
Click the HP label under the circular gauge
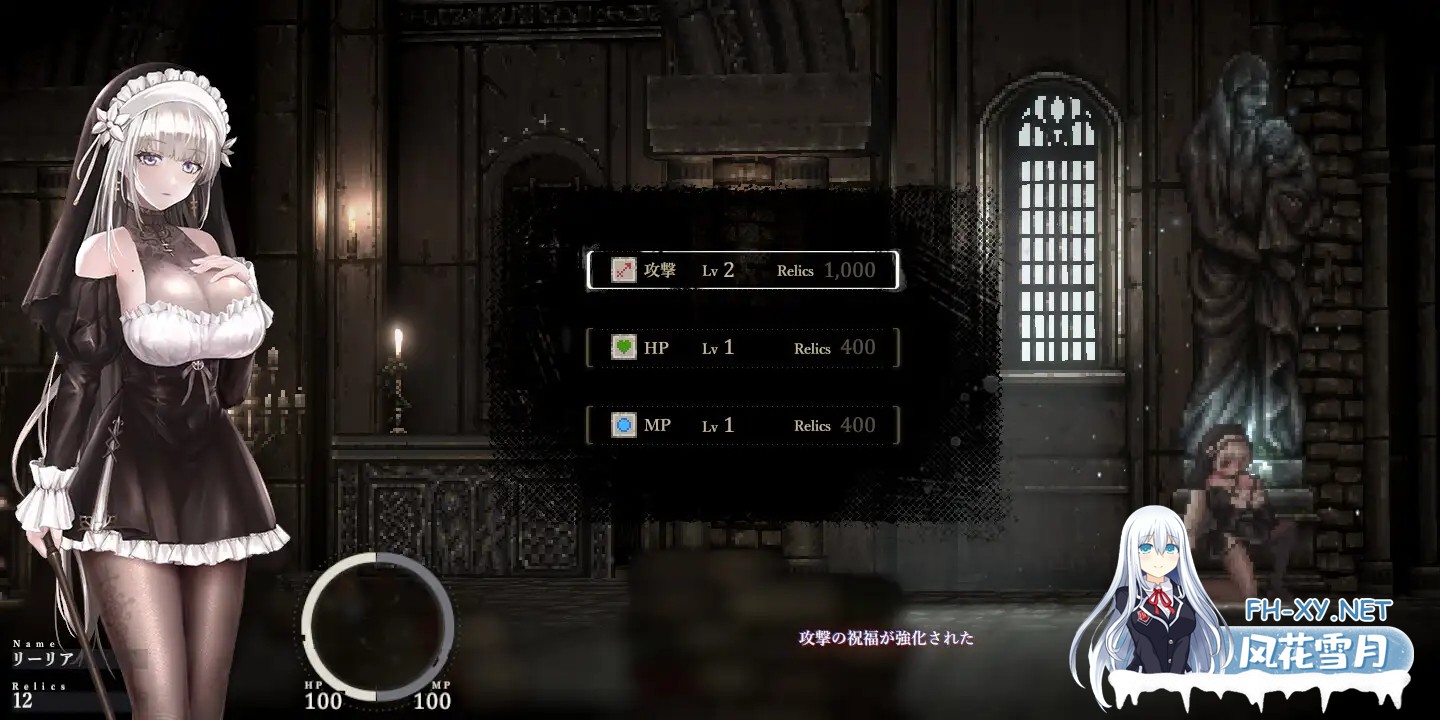pos(313,686)
